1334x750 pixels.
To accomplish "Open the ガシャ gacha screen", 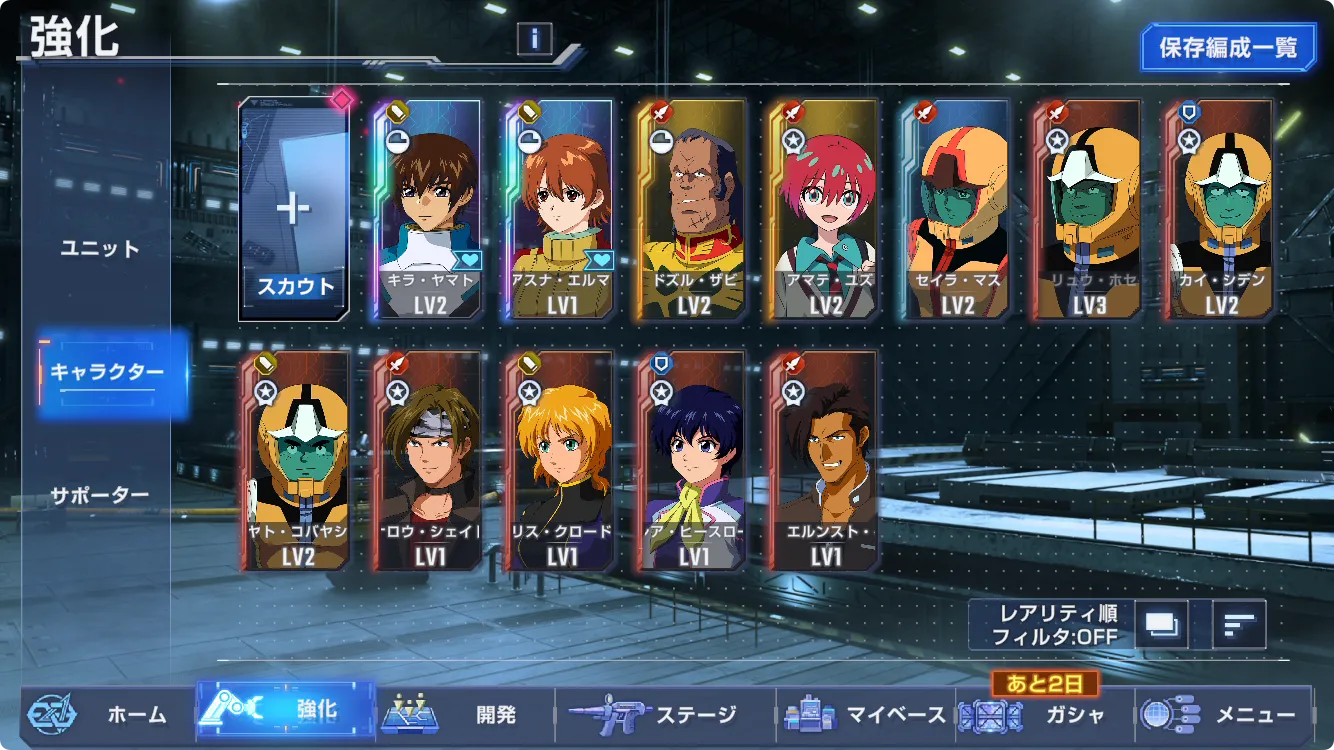I will point(1045,714).
